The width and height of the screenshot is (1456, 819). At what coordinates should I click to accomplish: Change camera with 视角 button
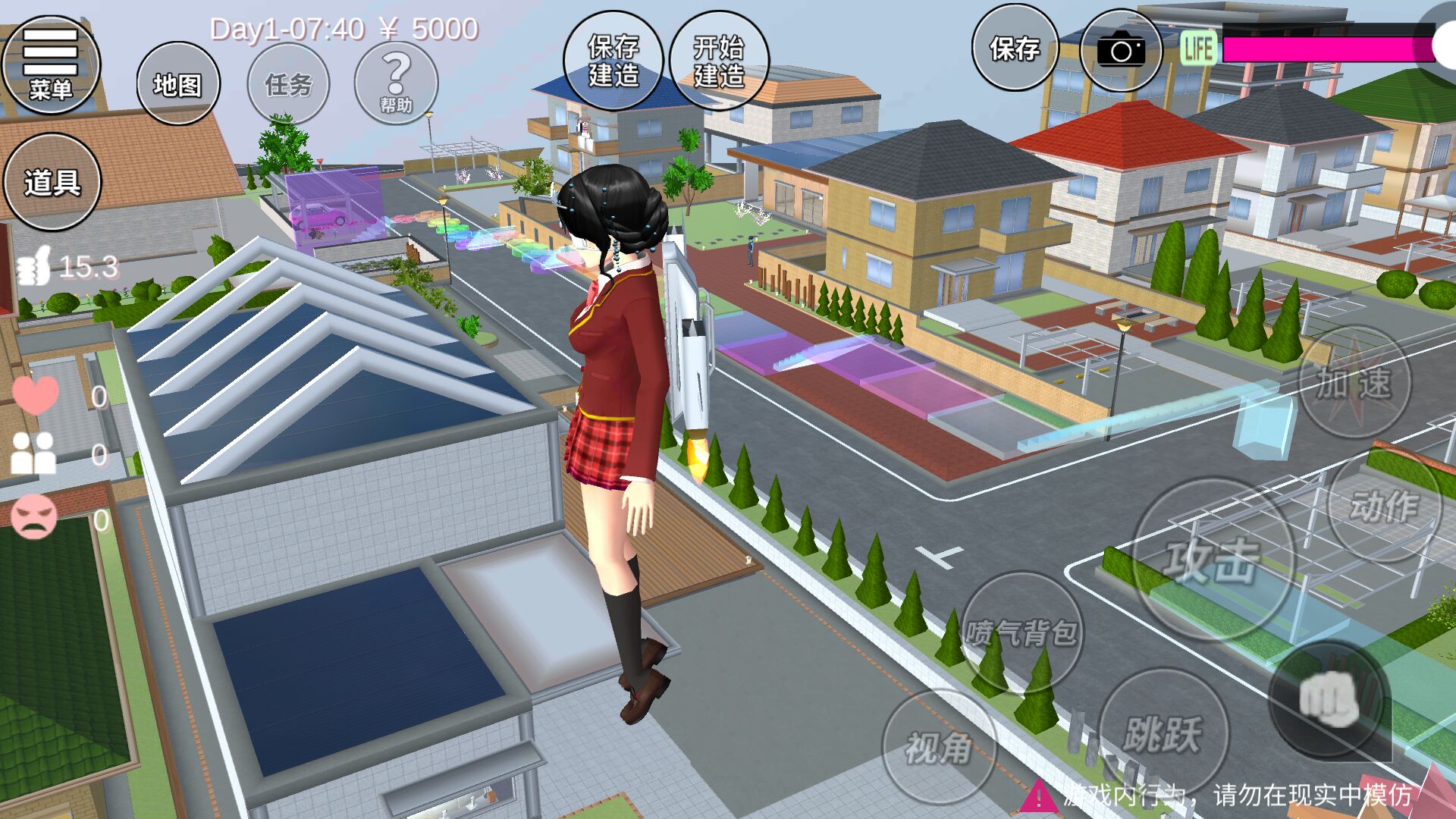[939, 748]
